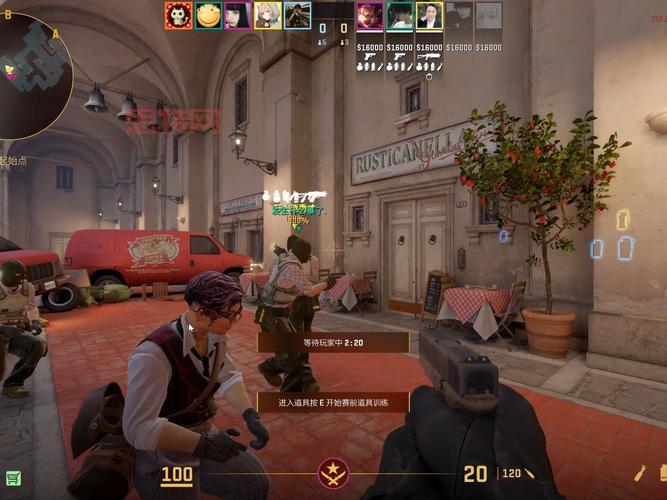Select the man in suit player avatar
This screenshot has height=500, width=667.
tap(429, 15)
